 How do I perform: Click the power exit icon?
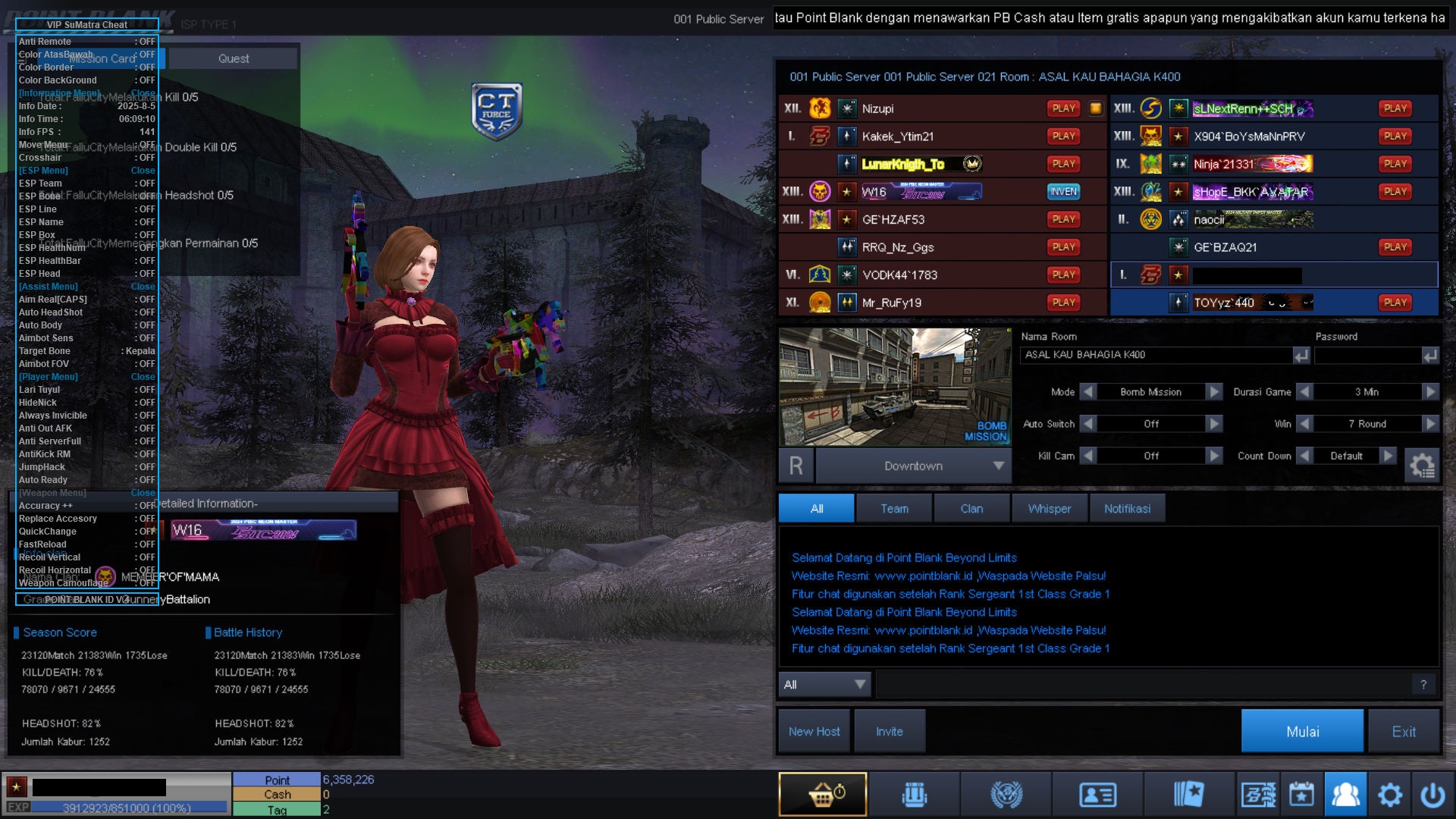[x=1432, y=795]
